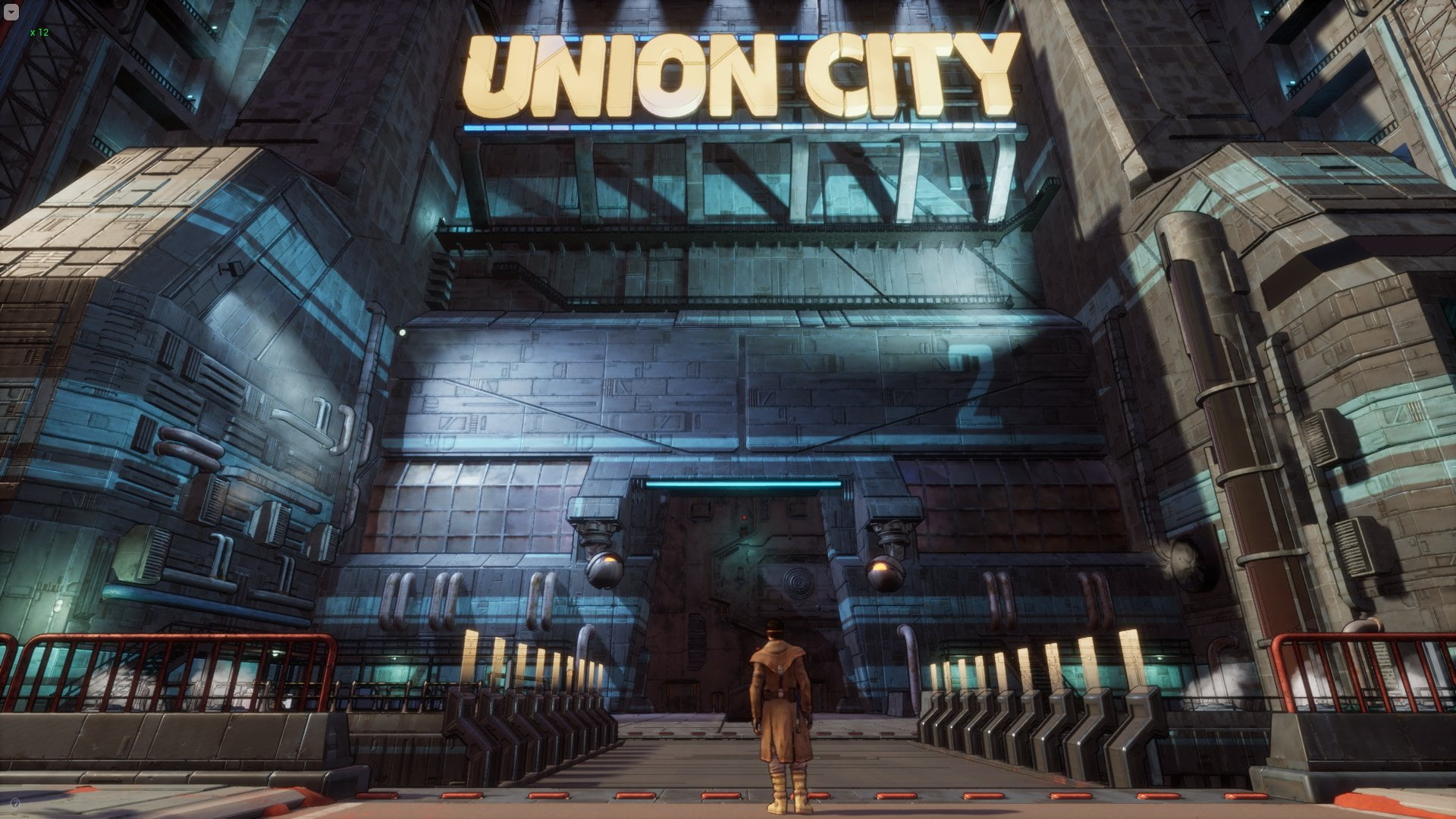Open the top-left dropdown arrow button
Screen dimensions: 1456x819
click(12, 12)
